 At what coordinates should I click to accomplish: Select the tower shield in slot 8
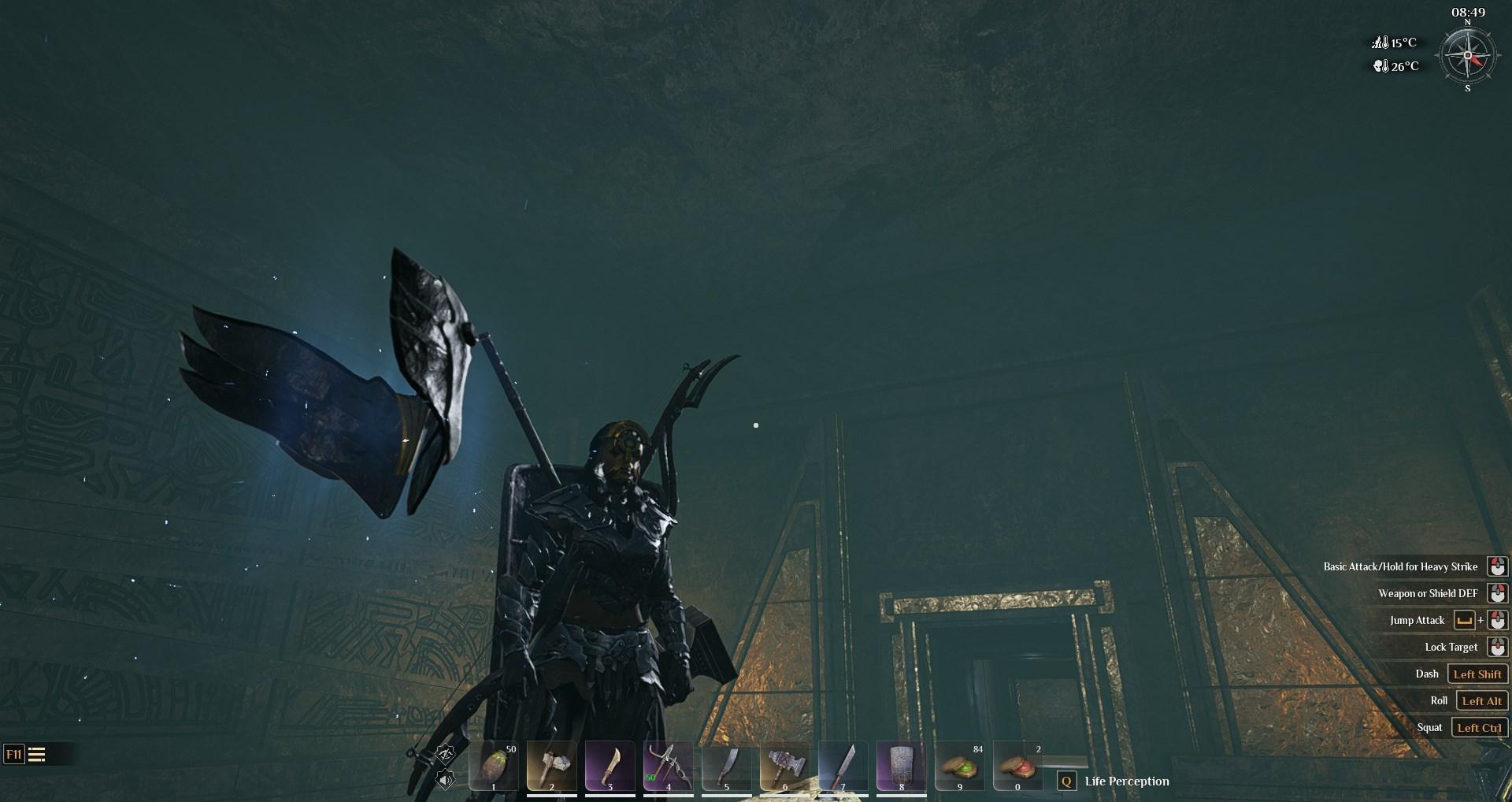[x=901, y=765]
